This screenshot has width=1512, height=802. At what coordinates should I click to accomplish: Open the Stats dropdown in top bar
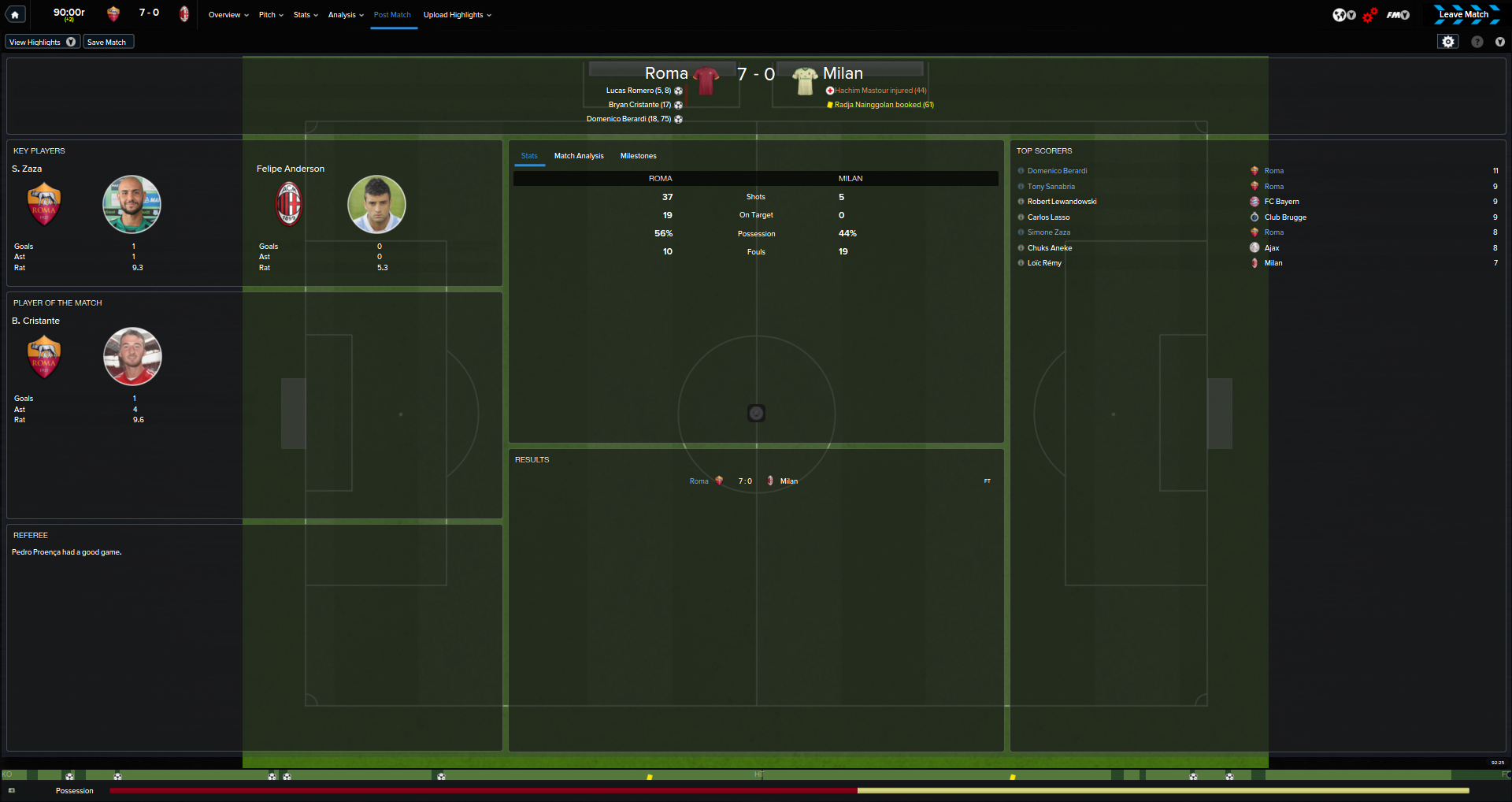point(306,15)
